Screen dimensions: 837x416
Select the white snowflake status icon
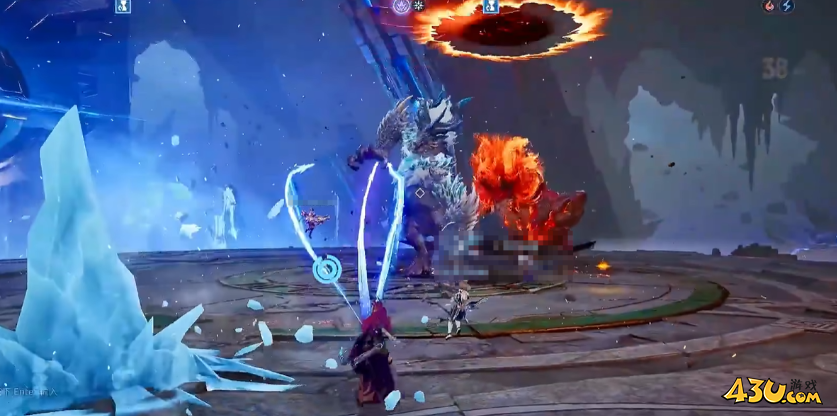point(419,6)
